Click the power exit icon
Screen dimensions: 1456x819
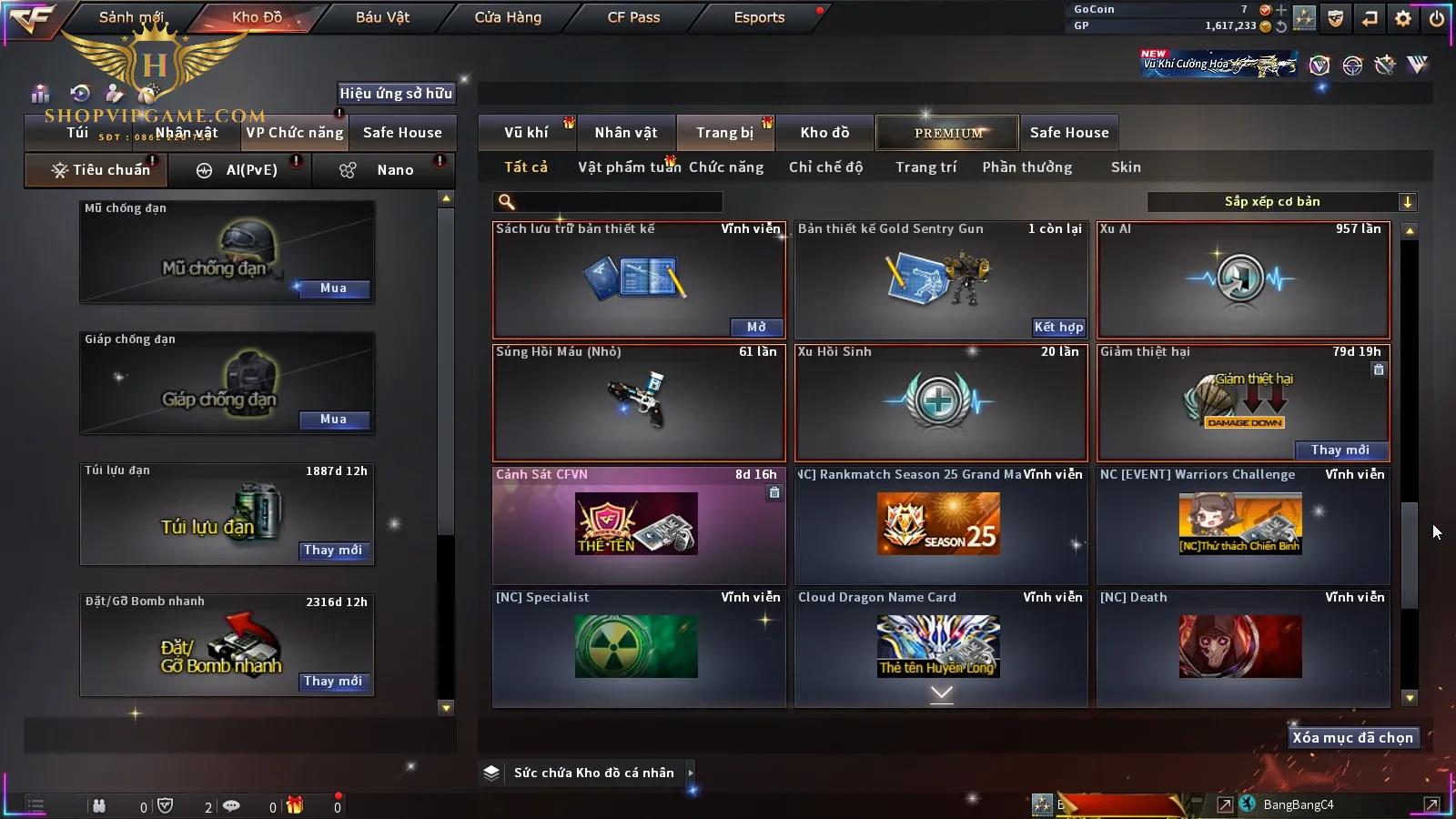pyautogui.click(x=1437, y=18)
